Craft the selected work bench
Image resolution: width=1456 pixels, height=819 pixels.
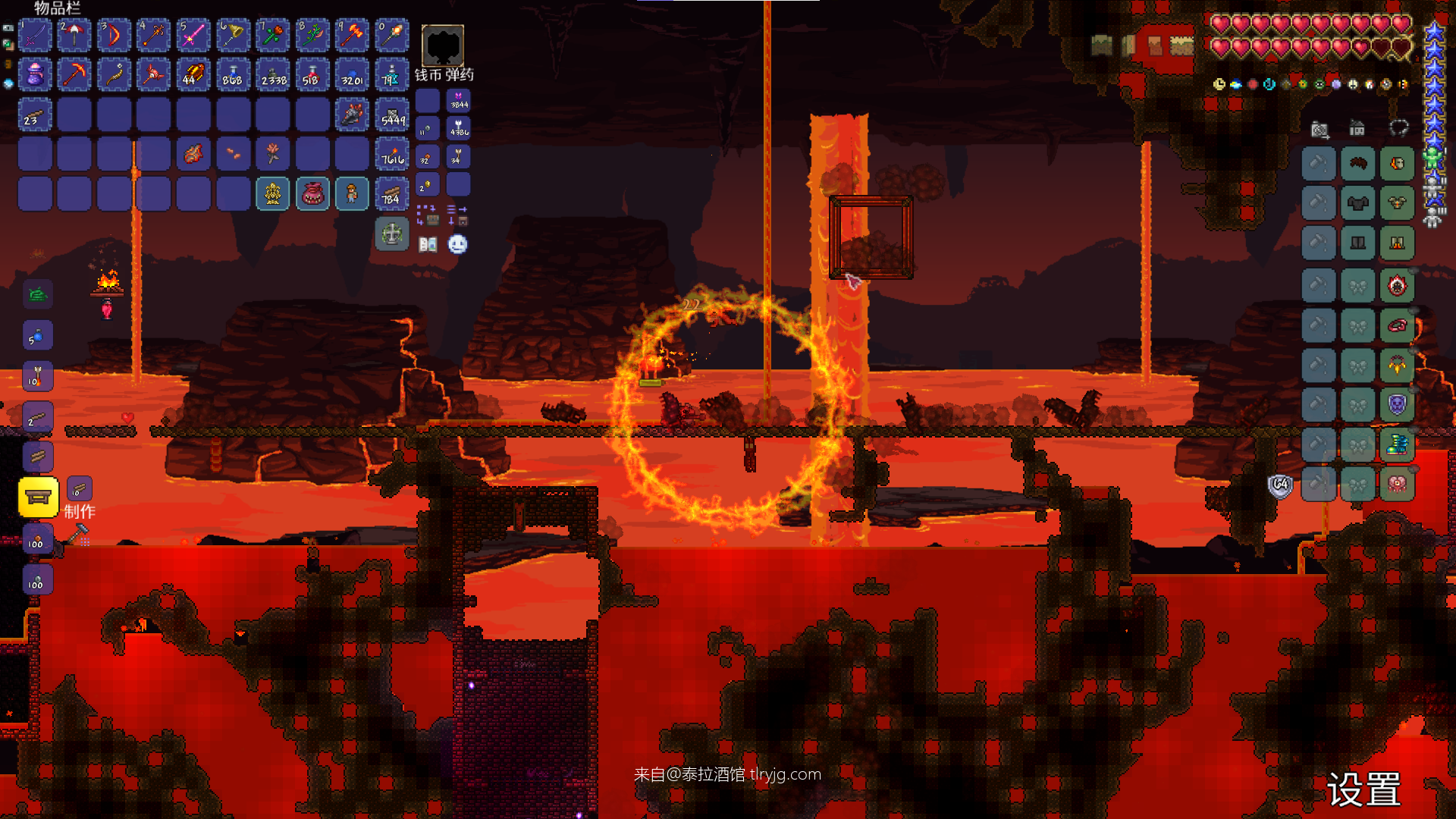point(38,497)
